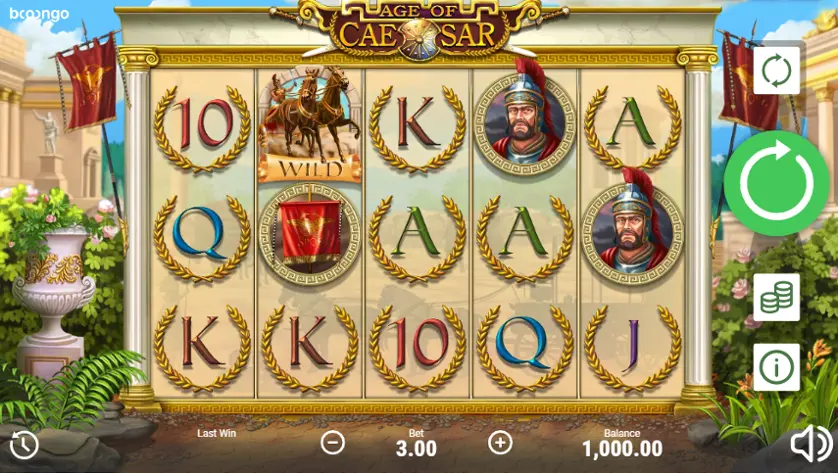Viewport: 838px width, 473px height.
Task: Increase the bet with the plus button
Action: pyautogui.click(x=500, y=442)
